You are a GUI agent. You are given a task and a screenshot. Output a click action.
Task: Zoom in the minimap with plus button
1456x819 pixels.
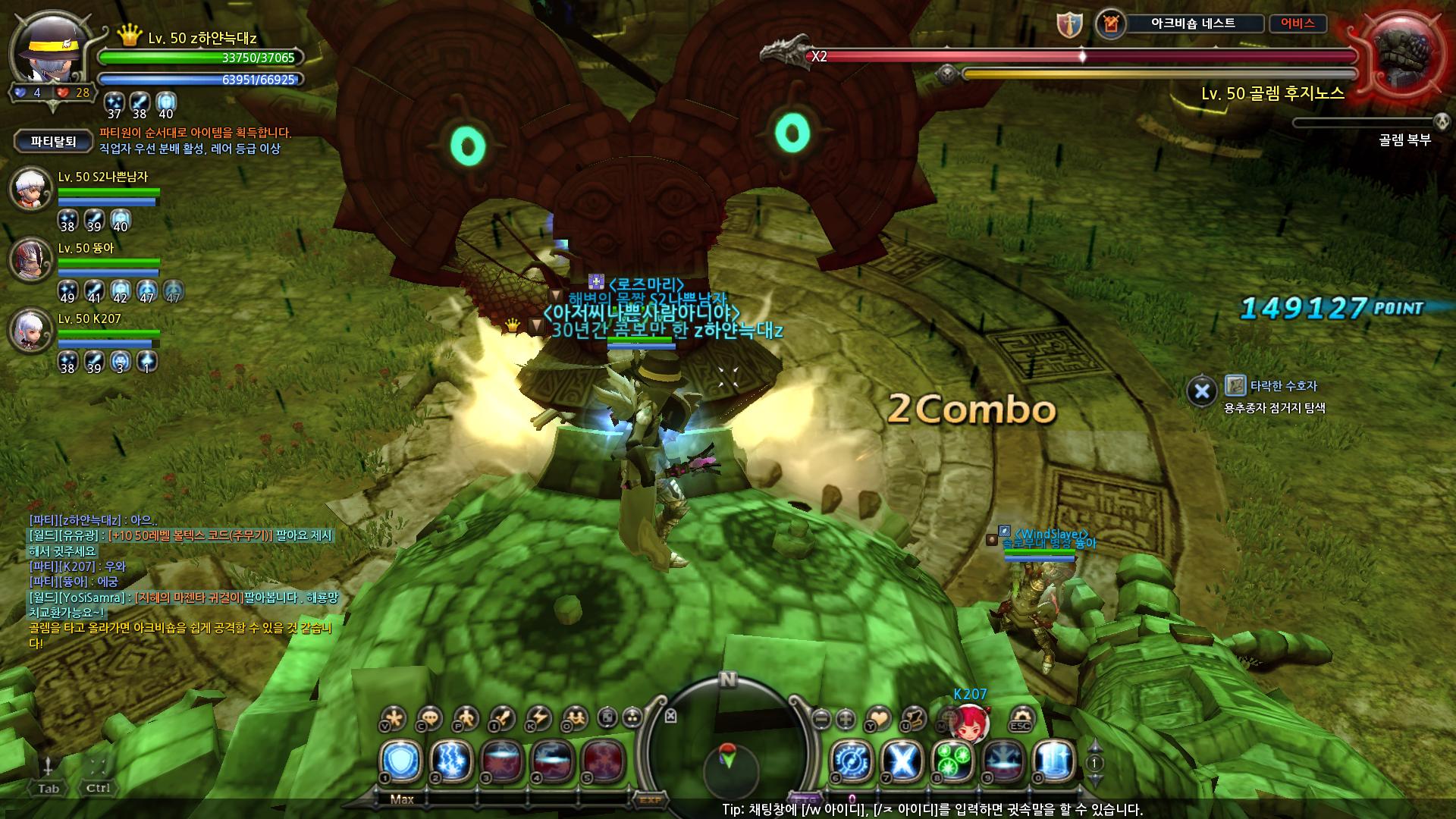(x=846, y=717)
